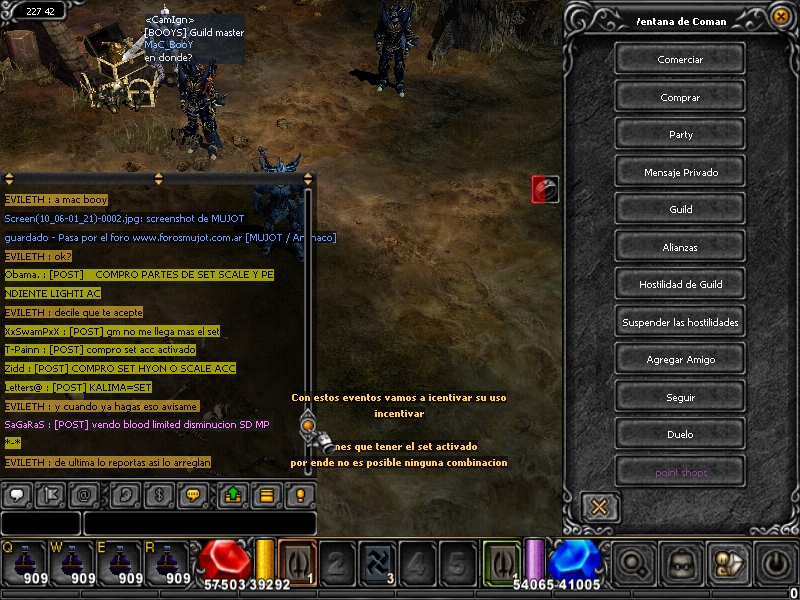This screenshot has height=600, width=800.
Task: Open the backpack inventory icon
Action: pyautogui.click(x=682, y=565)
